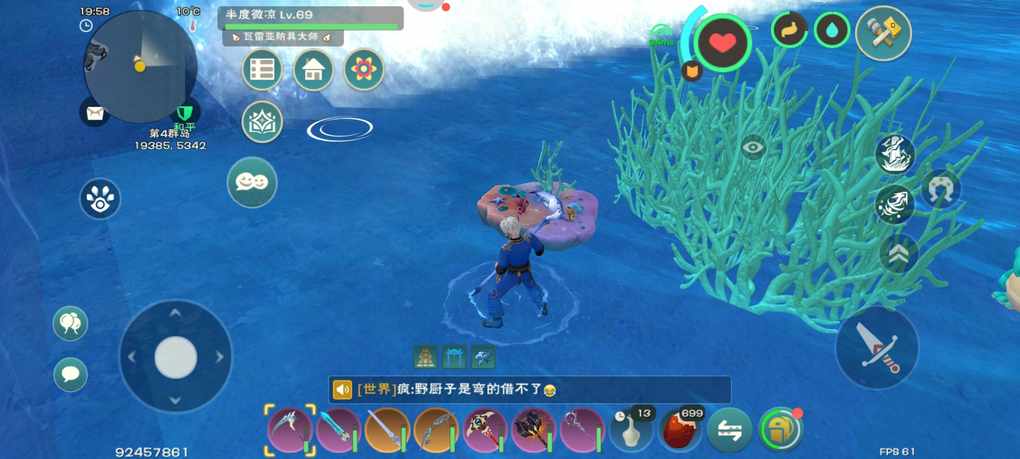The image size is (1020, 459).
Task: Open the colorful flower event icon
Action: (364, 70)
